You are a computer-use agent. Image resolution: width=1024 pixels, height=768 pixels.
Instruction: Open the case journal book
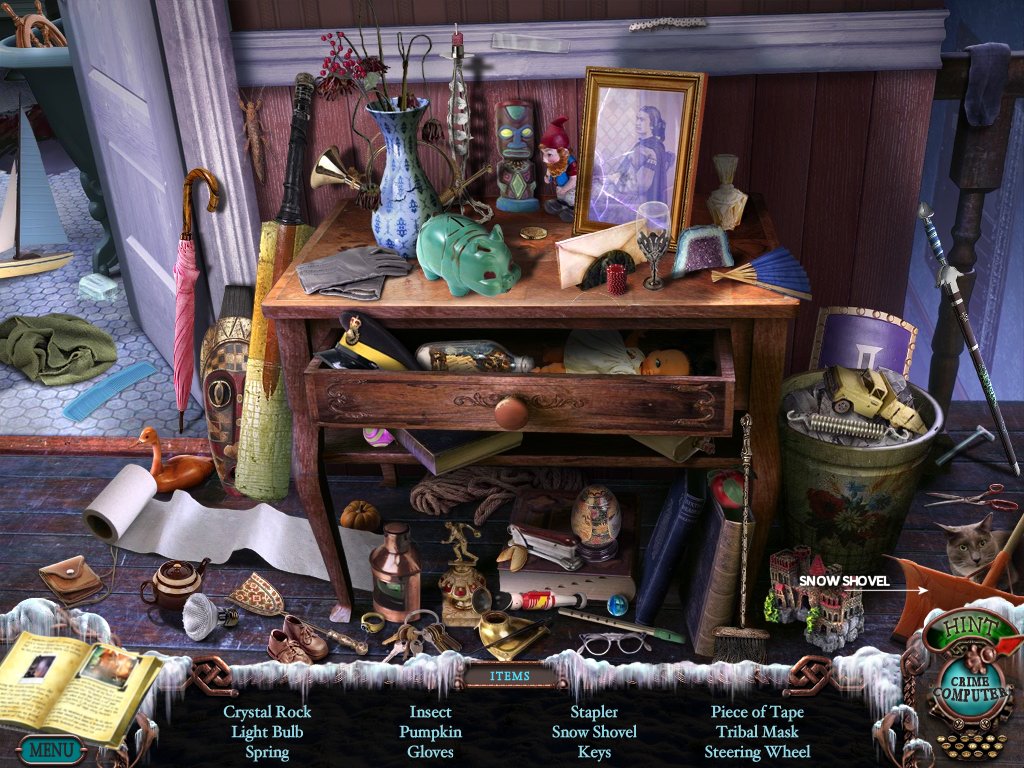78,682
